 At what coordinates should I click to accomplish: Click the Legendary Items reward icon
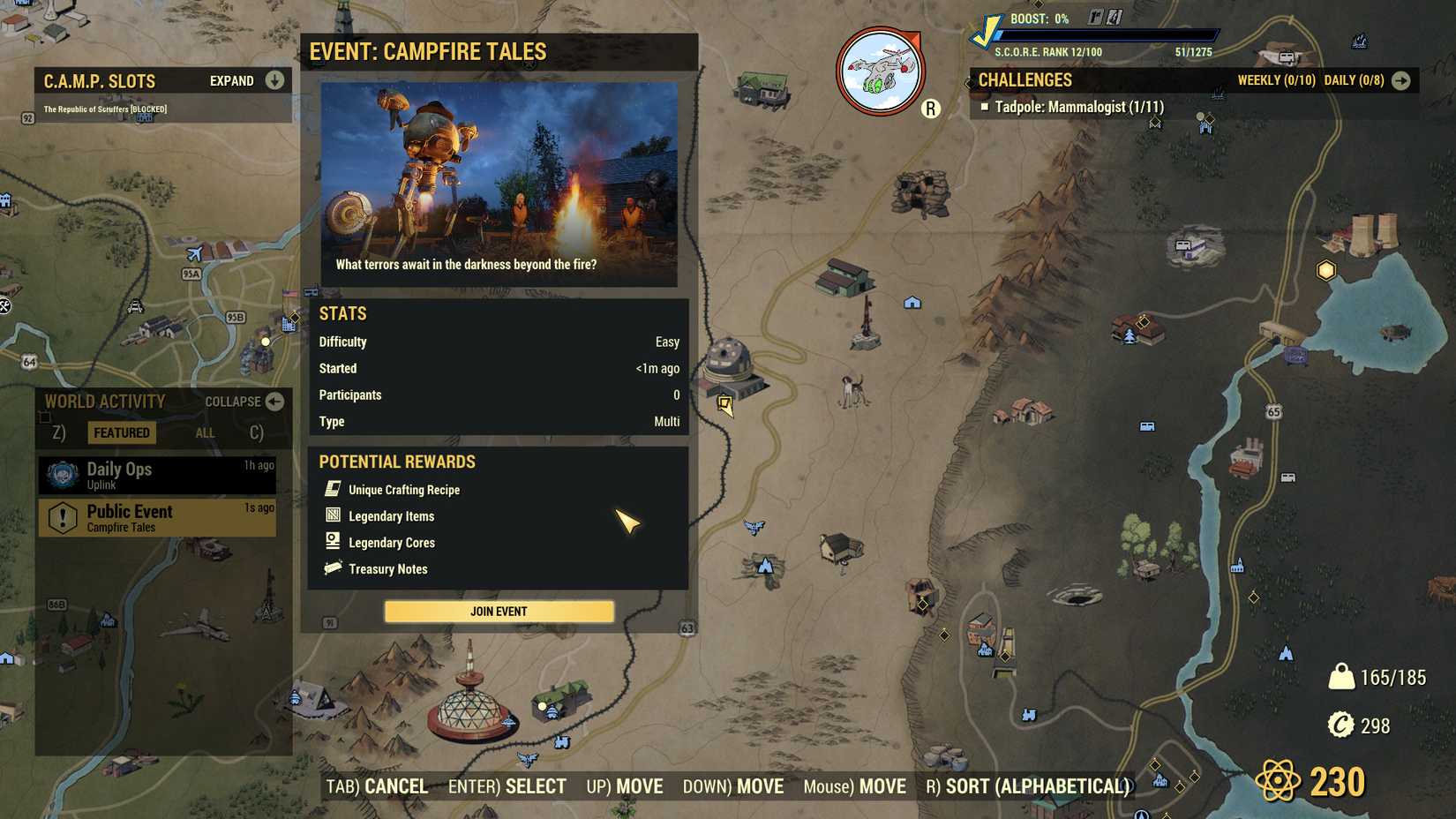click(x=333, y=515)
